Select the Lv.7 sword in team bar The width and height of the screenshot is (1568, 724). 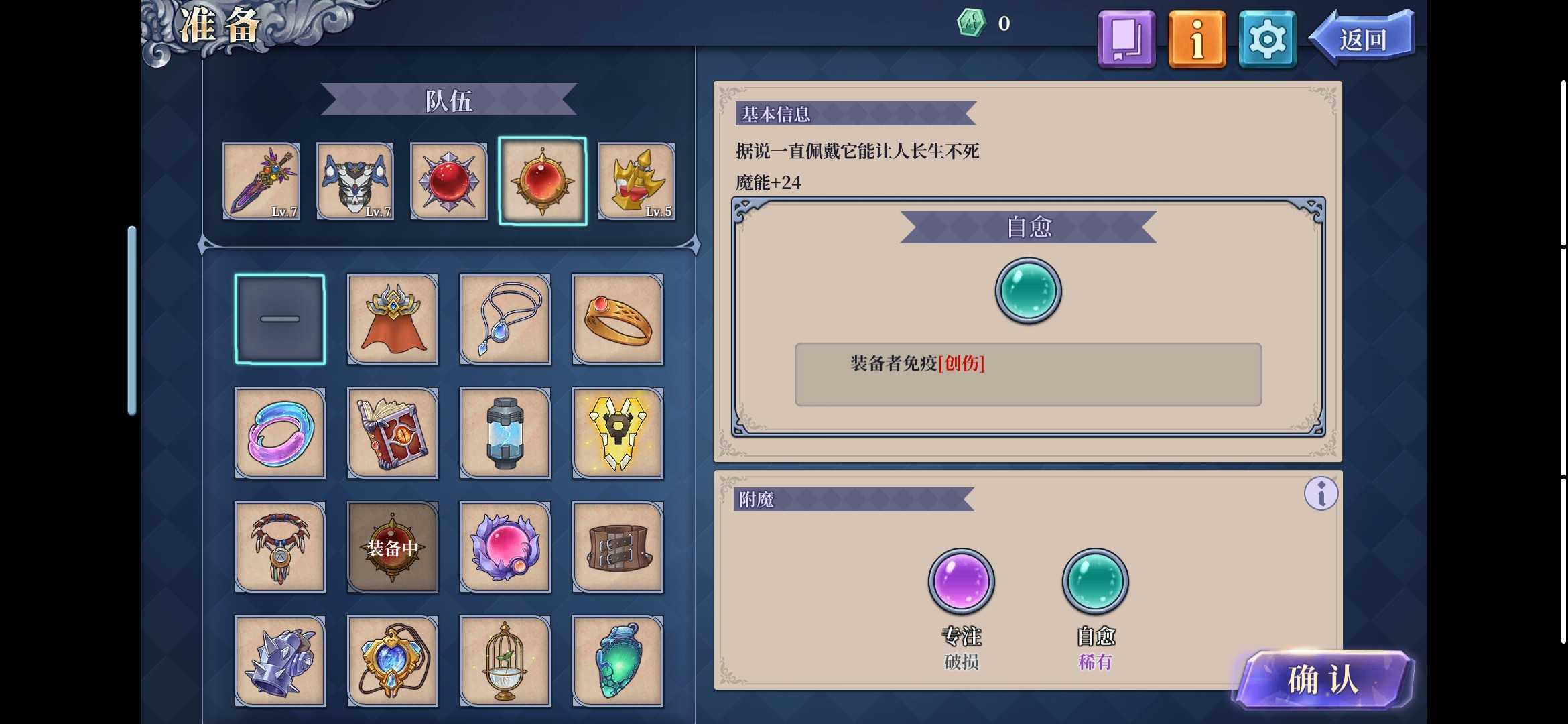click(x=261, y=181)
